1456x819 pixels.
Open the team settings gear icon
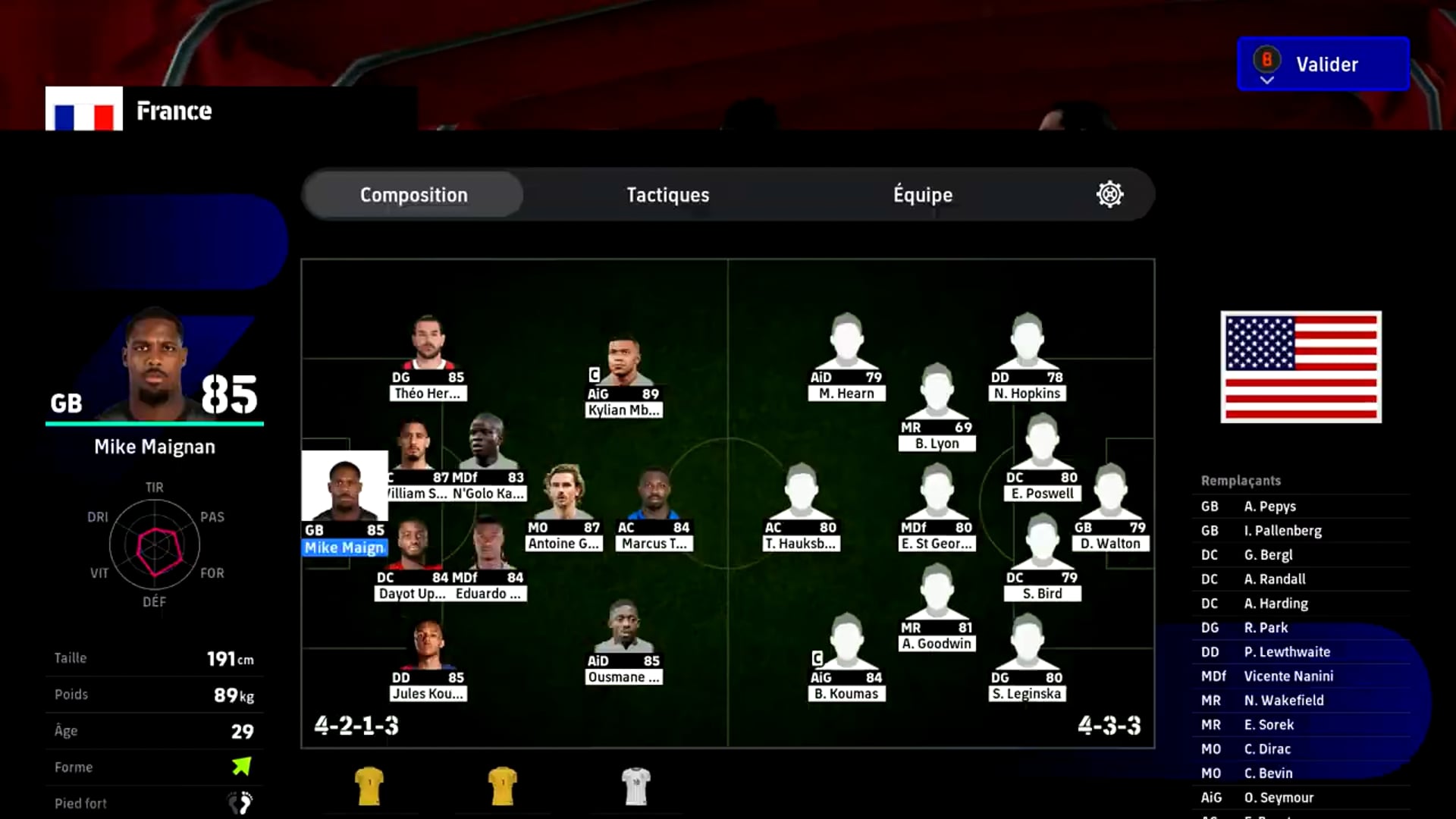pyautogui.click(x=1110, y=194)
